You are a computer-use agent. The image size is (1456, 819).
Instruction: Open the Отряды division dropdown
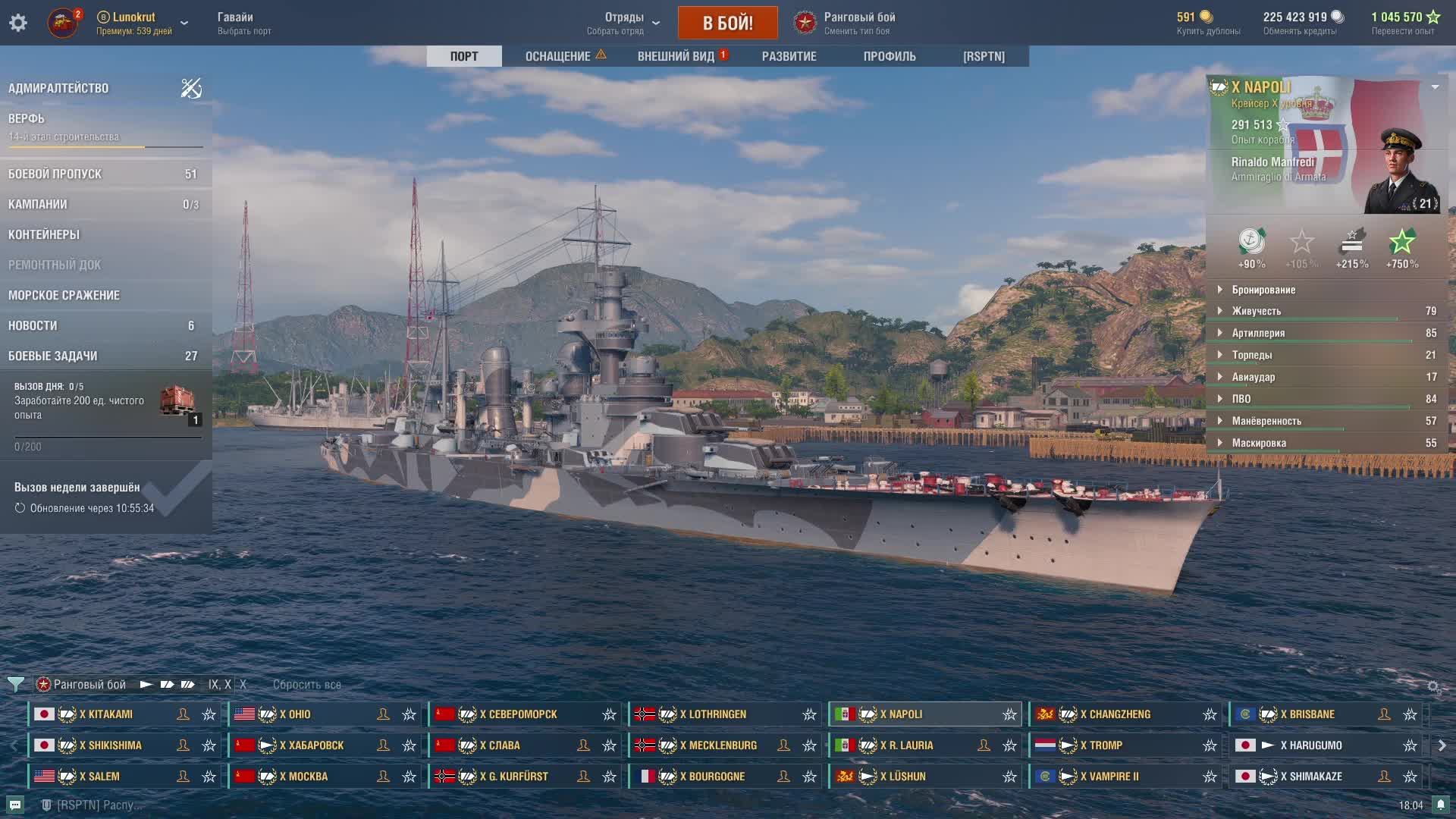point(624,23)
